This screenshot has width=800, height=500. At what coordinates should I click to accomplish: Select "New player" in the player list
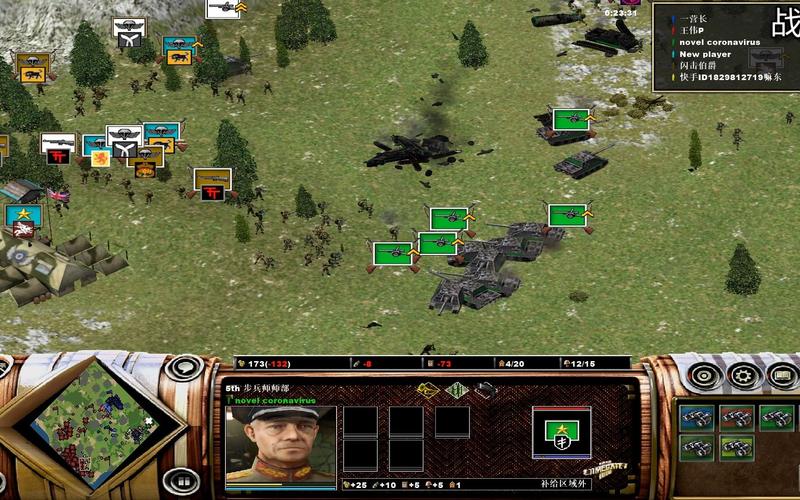[x=704, y=54]
